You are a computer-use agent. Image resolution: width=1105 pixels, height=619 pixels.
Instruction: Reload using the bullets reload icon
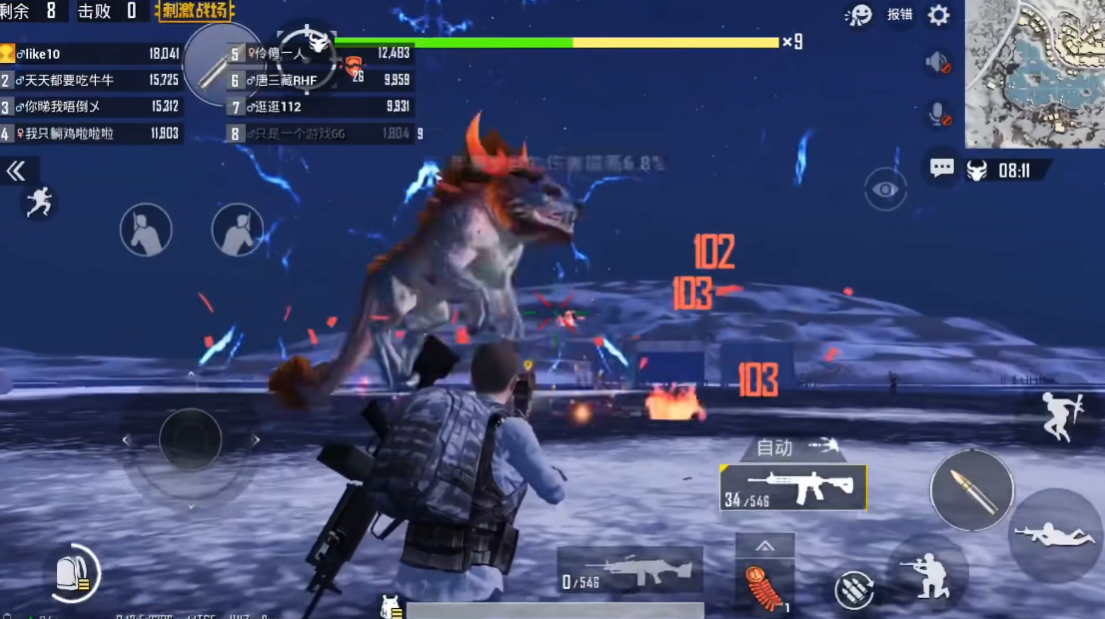click(x=855, y=590)
